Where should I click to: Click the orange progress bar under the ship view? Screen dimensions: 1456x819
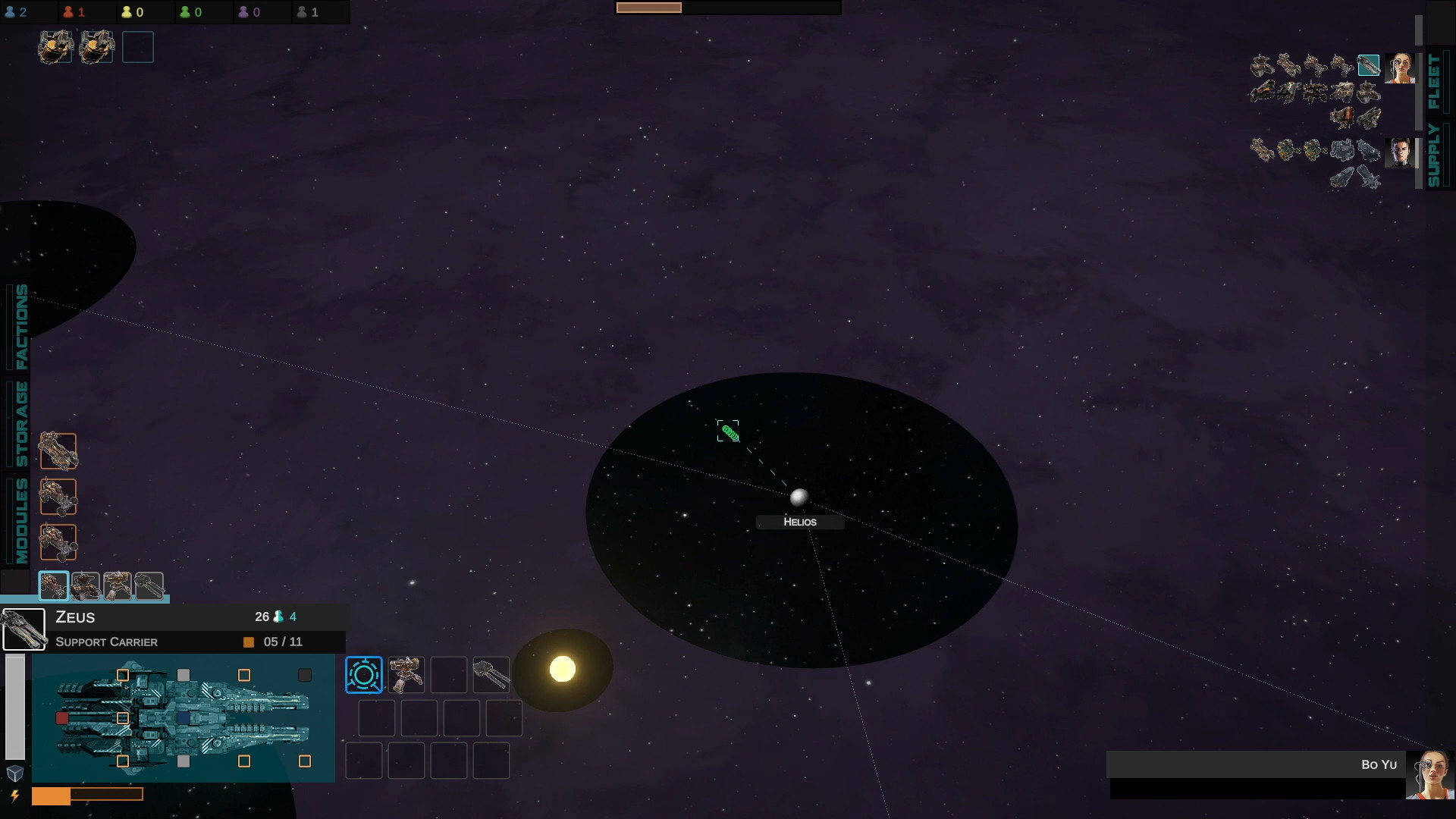click(x=87, y=795)
